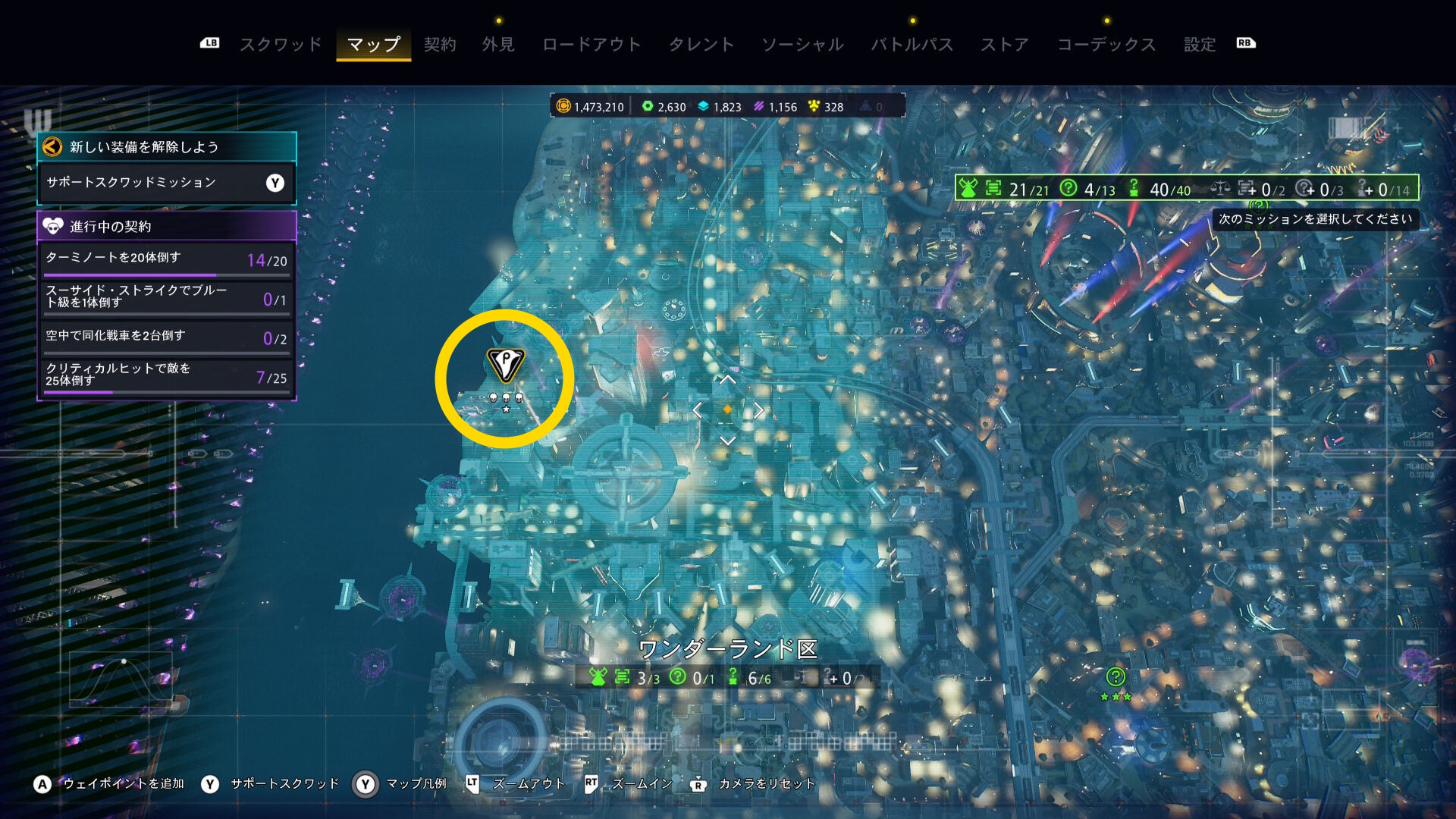Go to the 外見 tab

point(498,45)
